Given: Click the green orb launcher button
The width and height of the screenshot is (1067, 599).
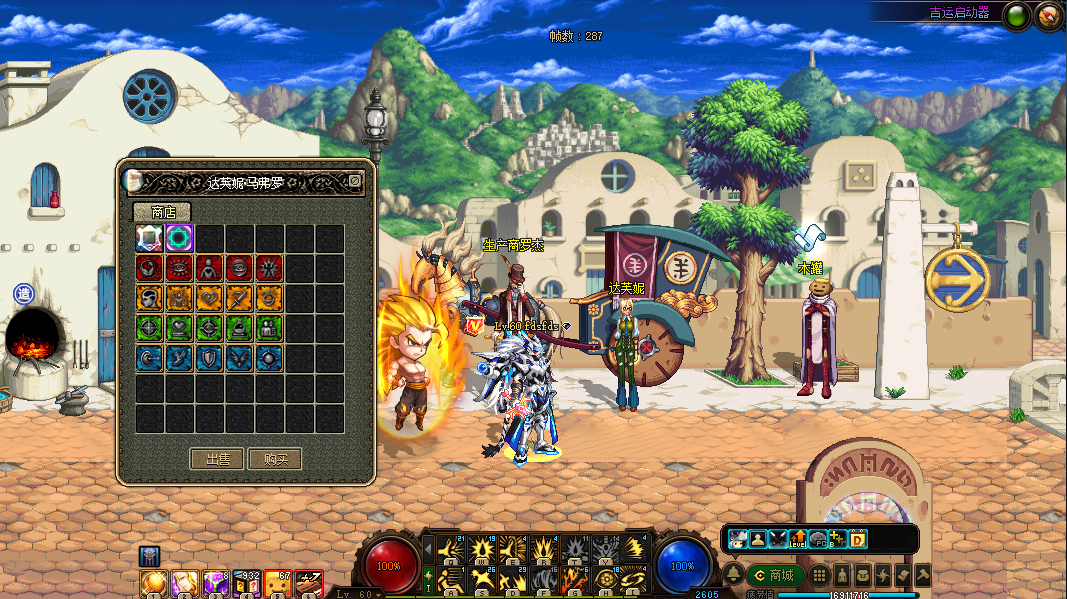Looking at the screenshot, I should click(1017, 16).
